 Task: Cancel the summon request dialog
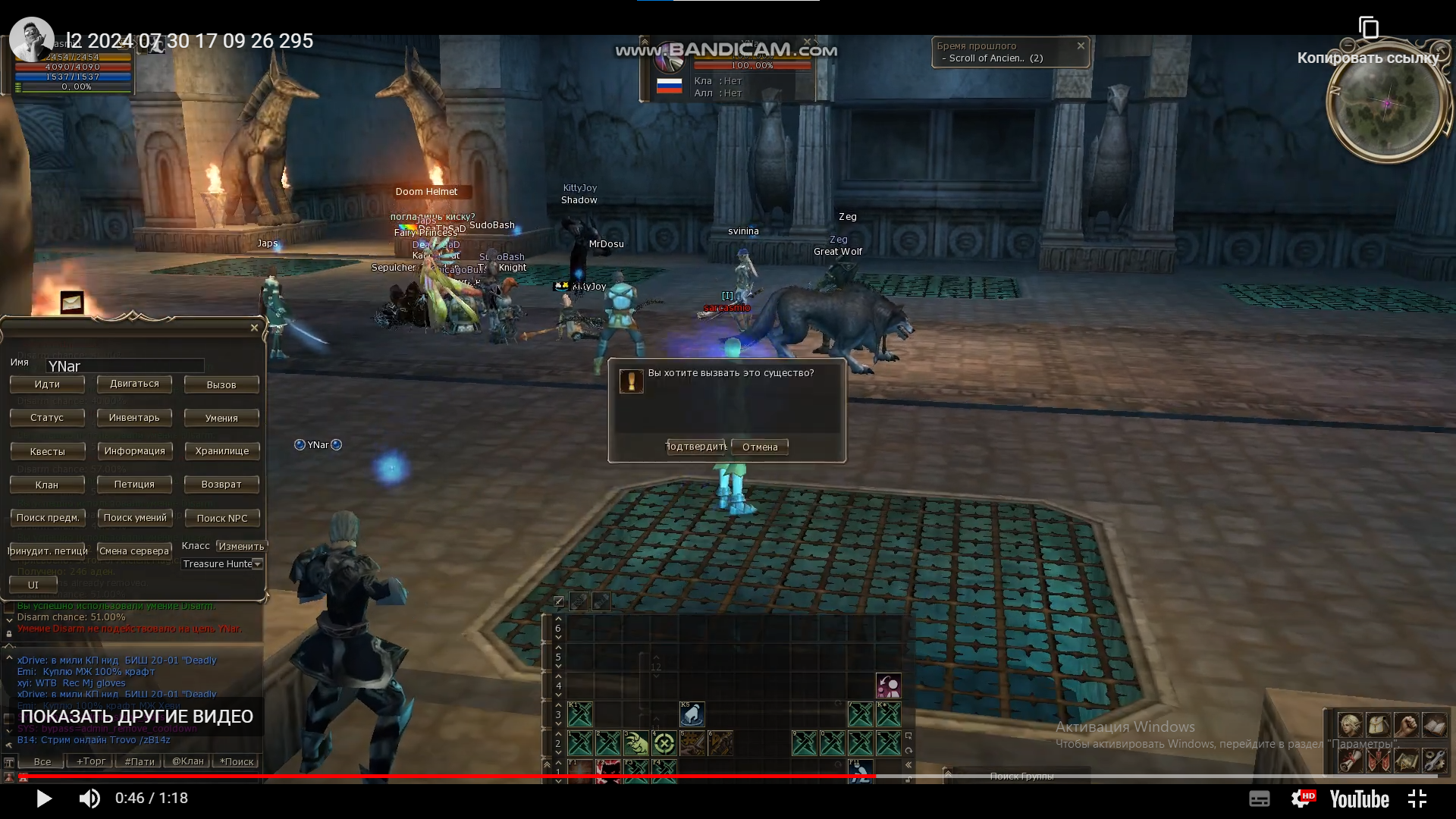pyautogui.click(x=760, y=447)
